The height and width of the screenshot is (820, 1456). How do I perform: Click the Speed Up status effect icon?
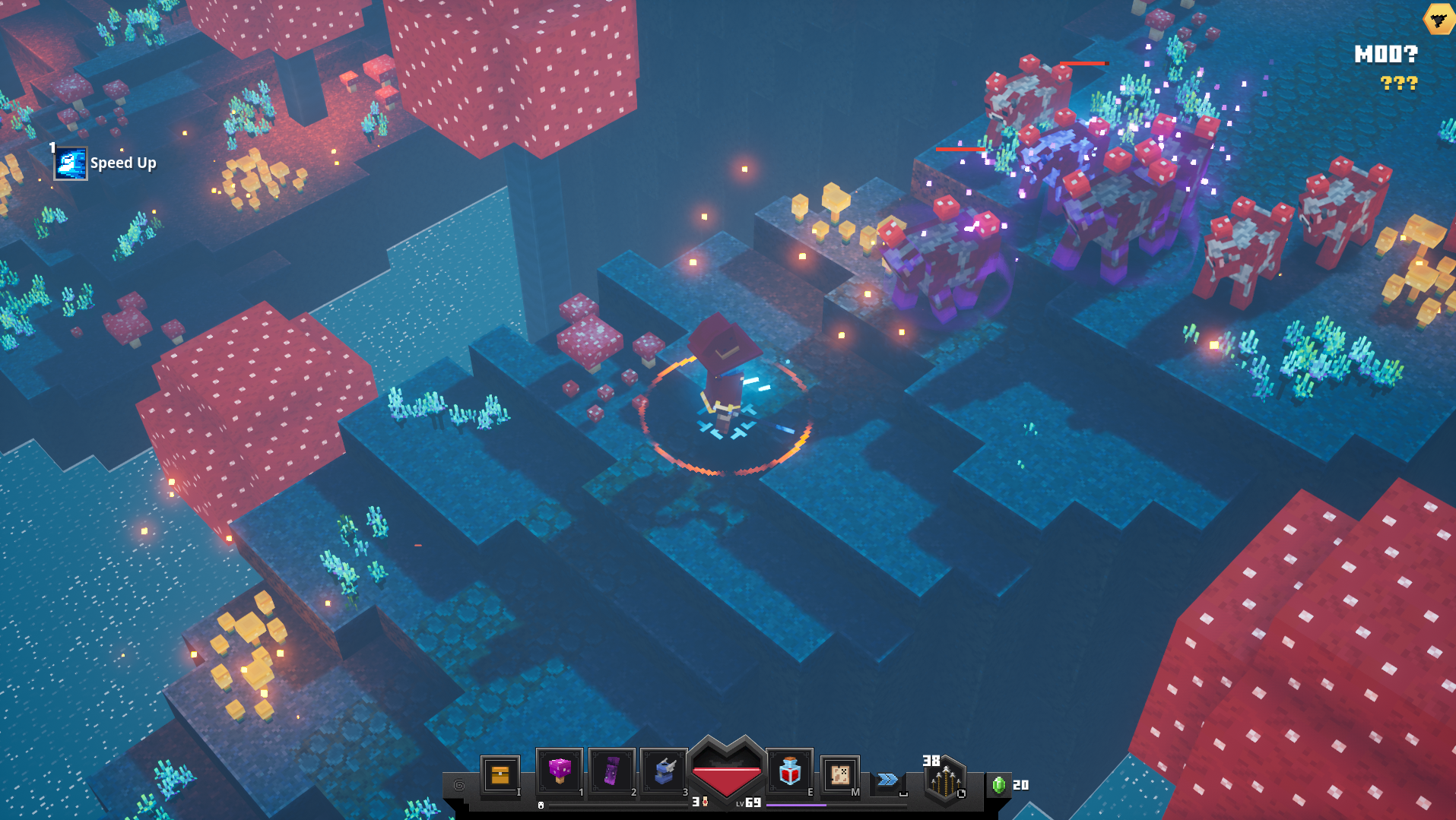tap(71, 163)
